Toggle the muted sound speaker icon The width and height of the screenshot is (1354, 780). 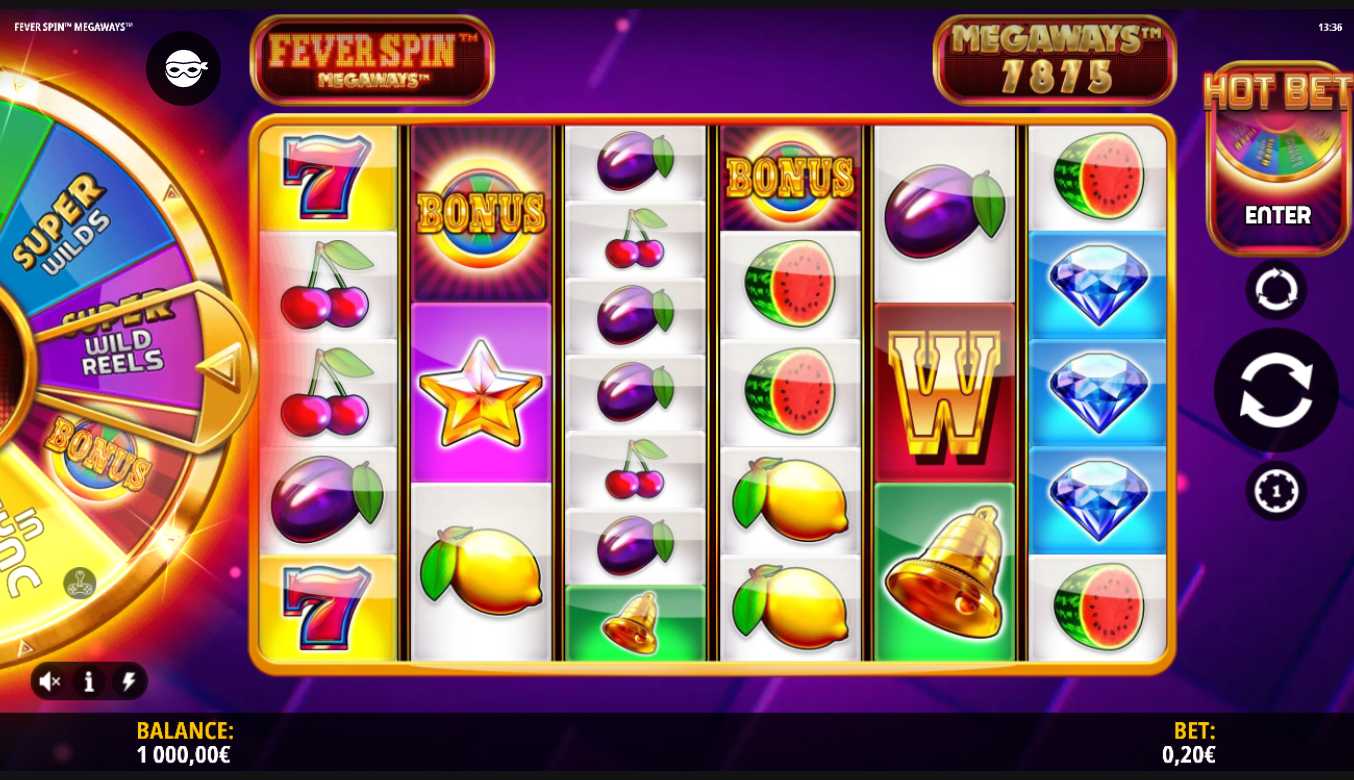(50, 682)
